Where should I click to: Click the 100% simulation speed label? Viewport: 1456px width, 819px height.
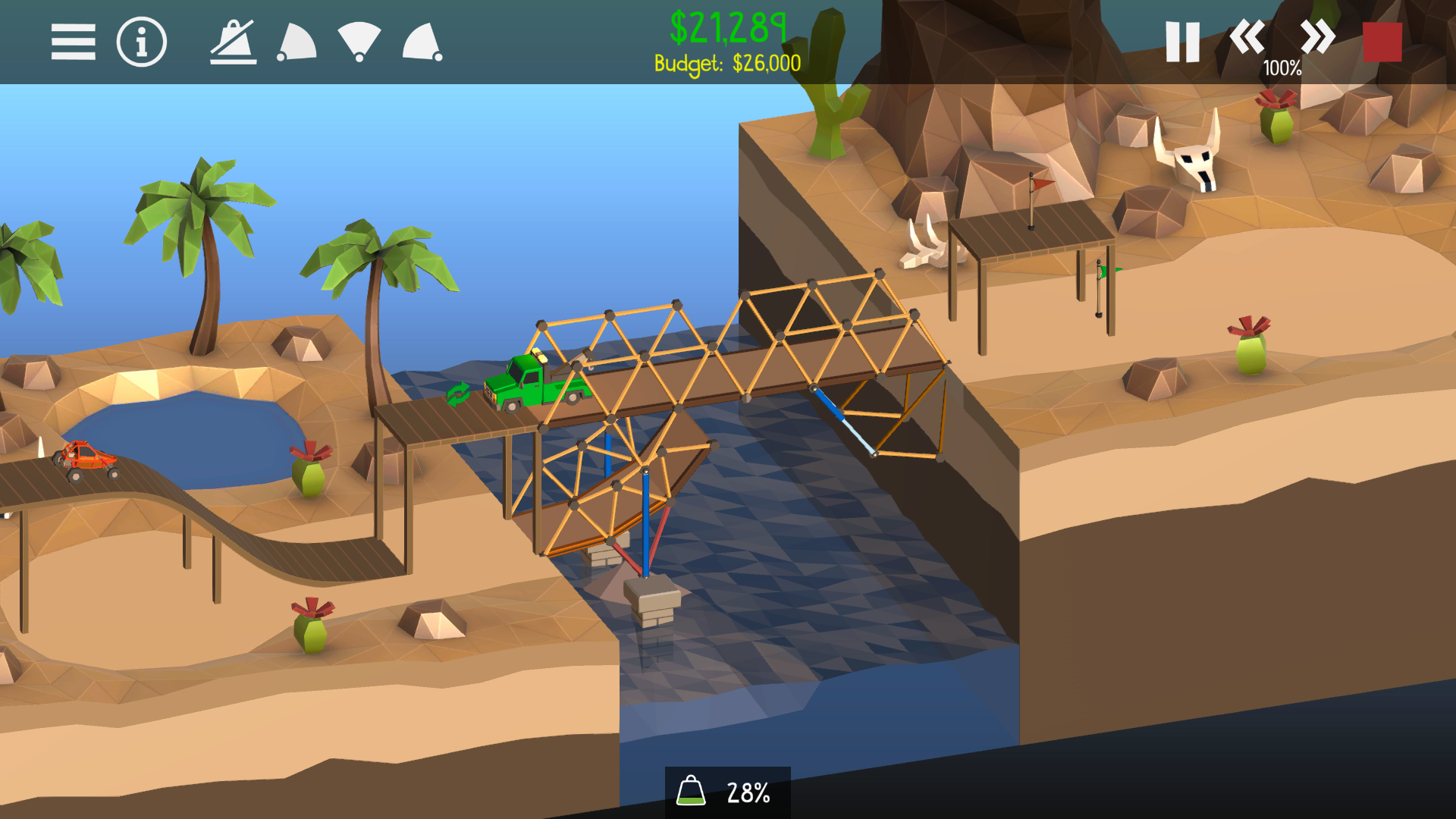pos(1282,69)
